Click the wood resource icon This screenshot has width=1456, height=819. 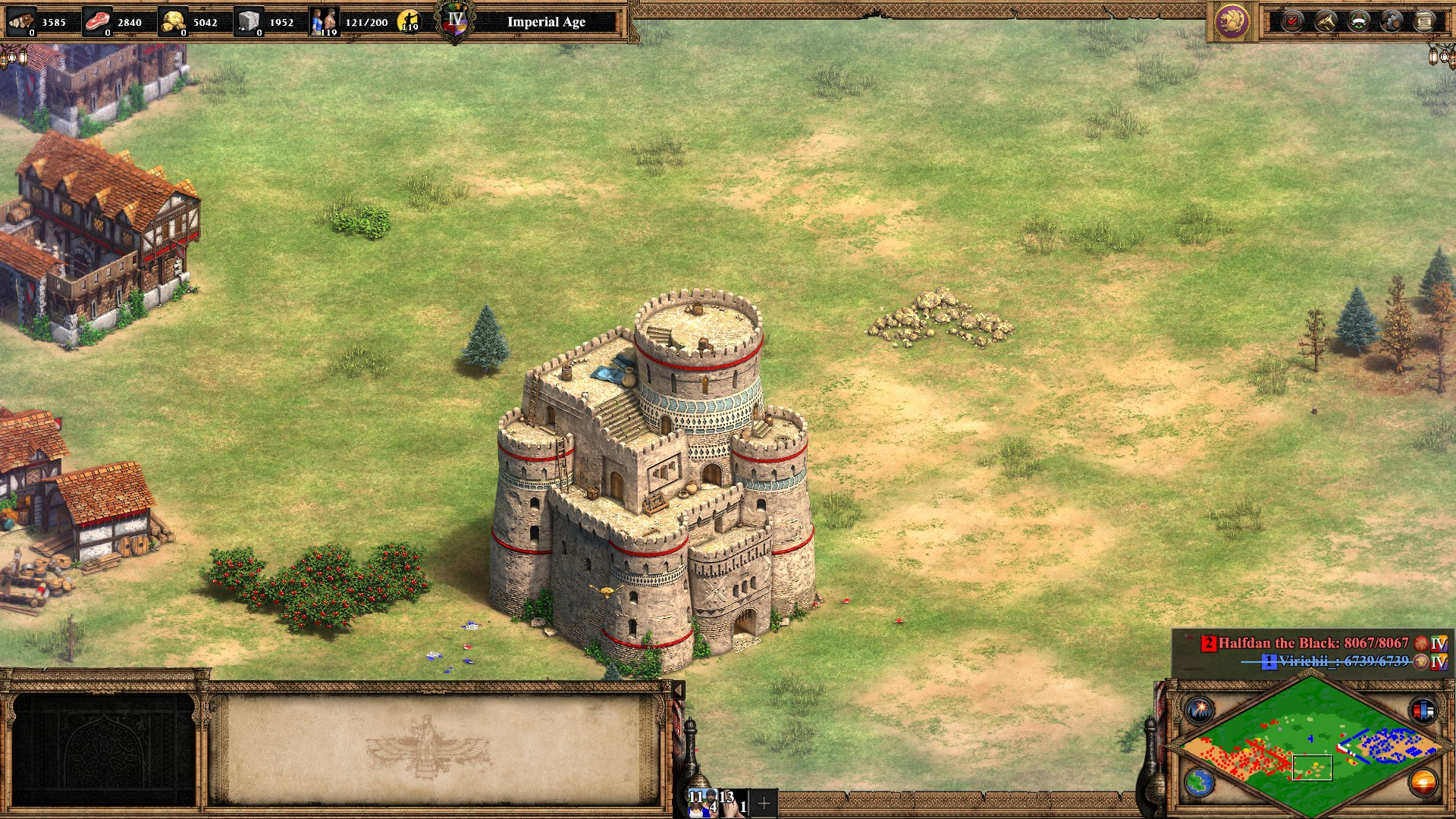pos(21,21)
